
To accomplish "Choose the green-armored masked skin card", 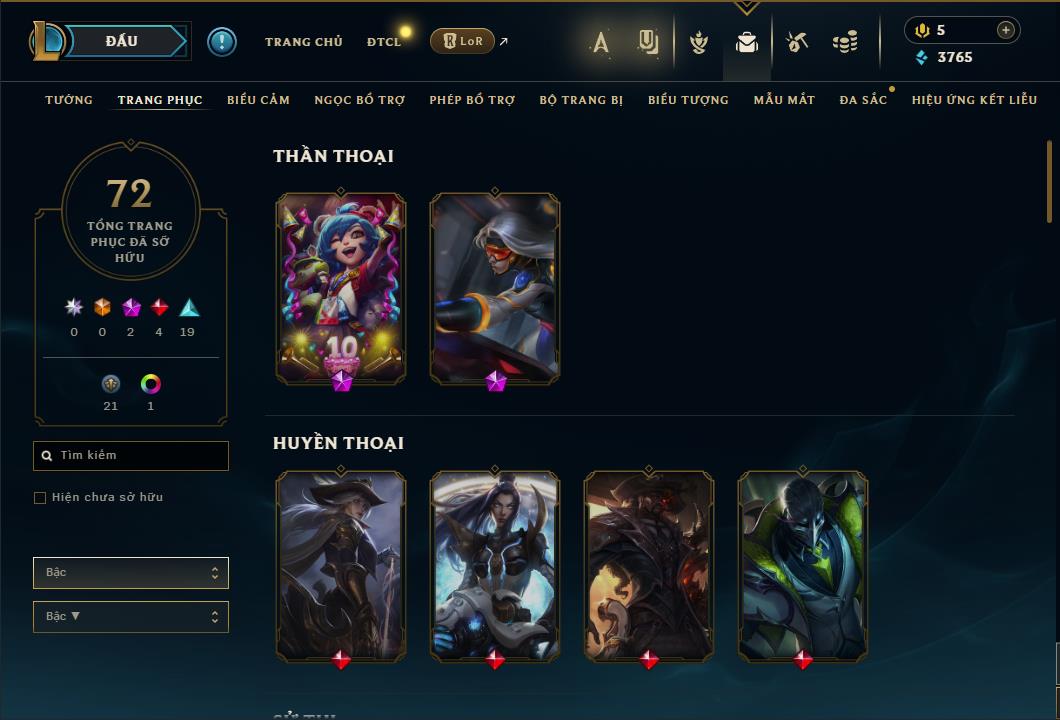I will click(x=803, y=565).
